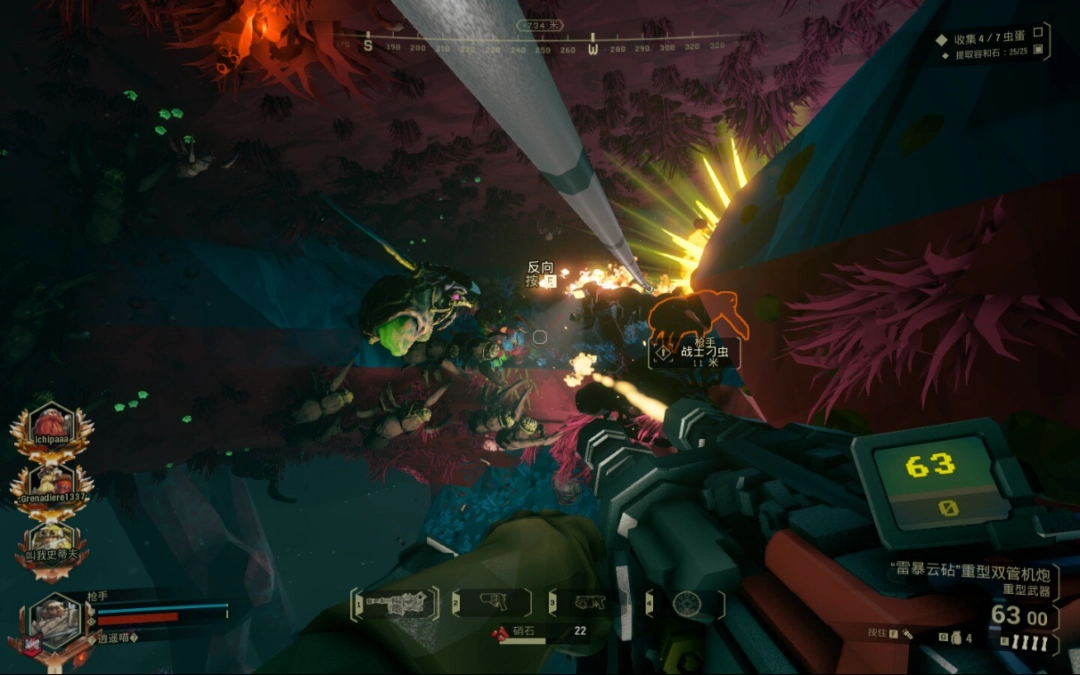
Task: Click the 叫我史蒂夫 teammate portrait
Action: [52, 545]
